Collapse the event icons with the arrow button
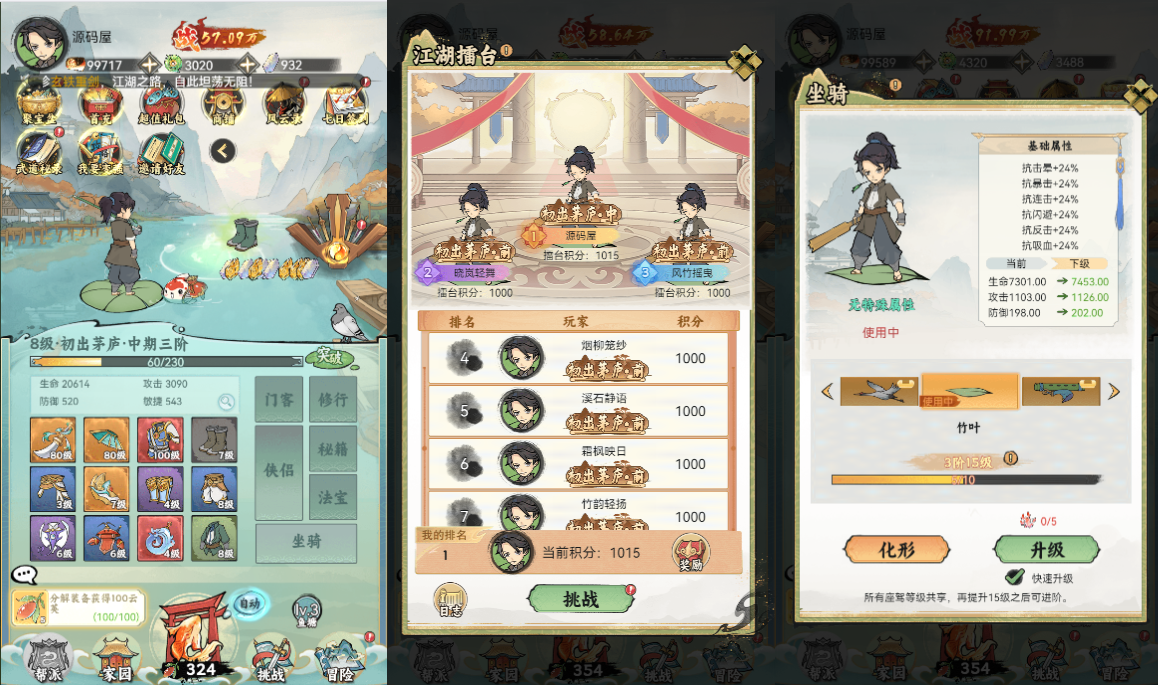The width and height of the screenshot is (1158, 685). 223,151
